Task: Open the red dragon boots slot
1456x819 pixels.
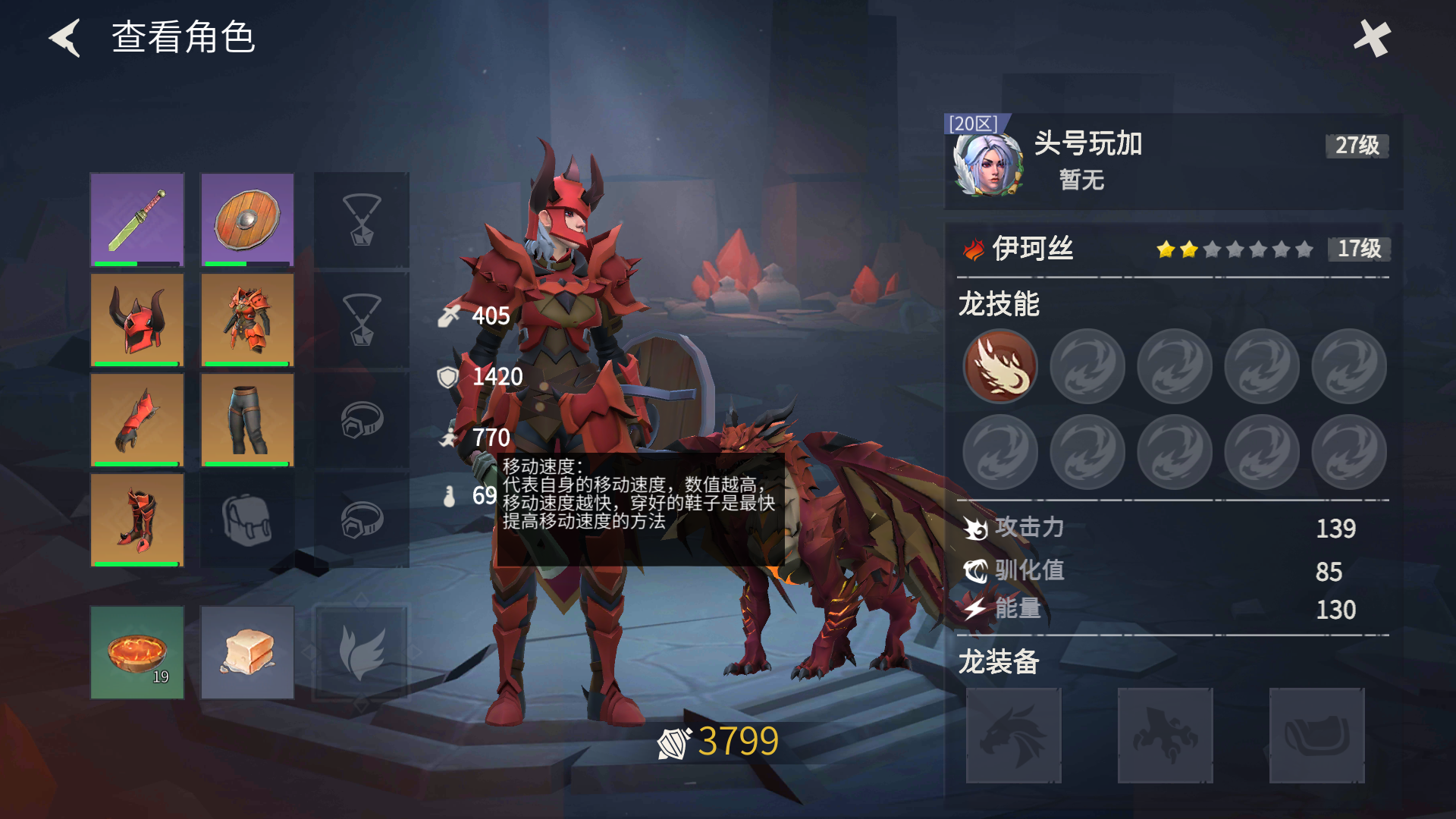Action: click(136, 519)
